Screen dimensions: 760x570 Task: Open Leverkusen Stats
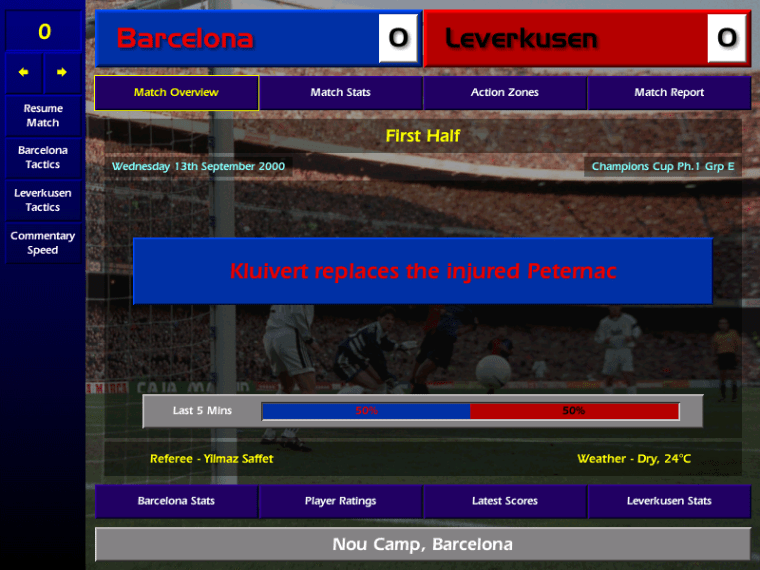coord(668,501)
